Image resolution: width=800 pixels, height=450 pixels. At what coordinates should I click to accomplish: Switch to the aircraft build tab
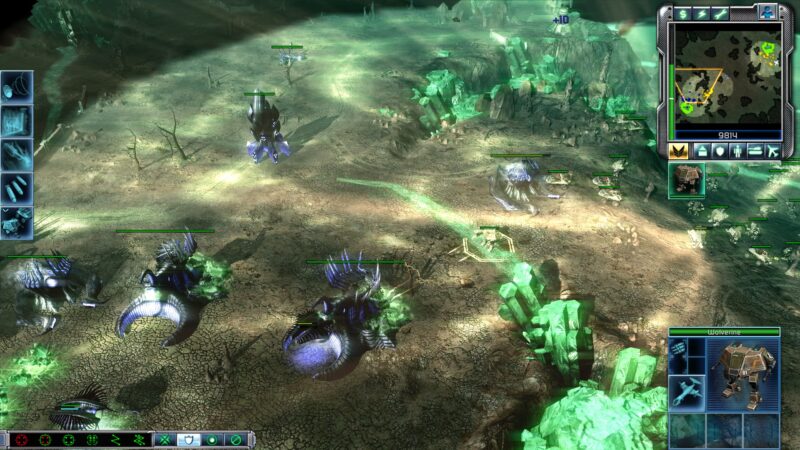(771, 150)
